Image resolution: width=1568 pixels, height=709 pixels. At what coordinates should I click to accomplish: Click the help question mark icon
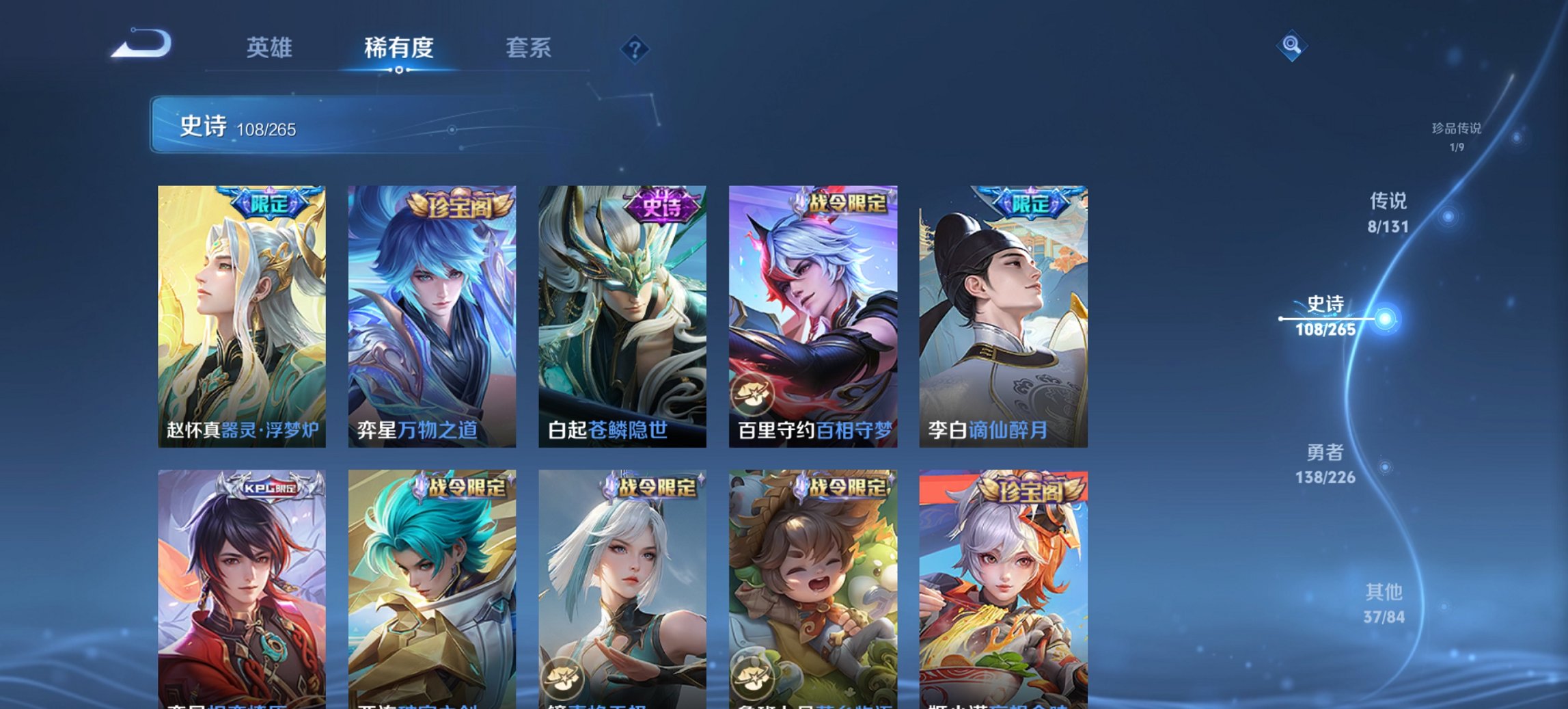click(634, 48)
